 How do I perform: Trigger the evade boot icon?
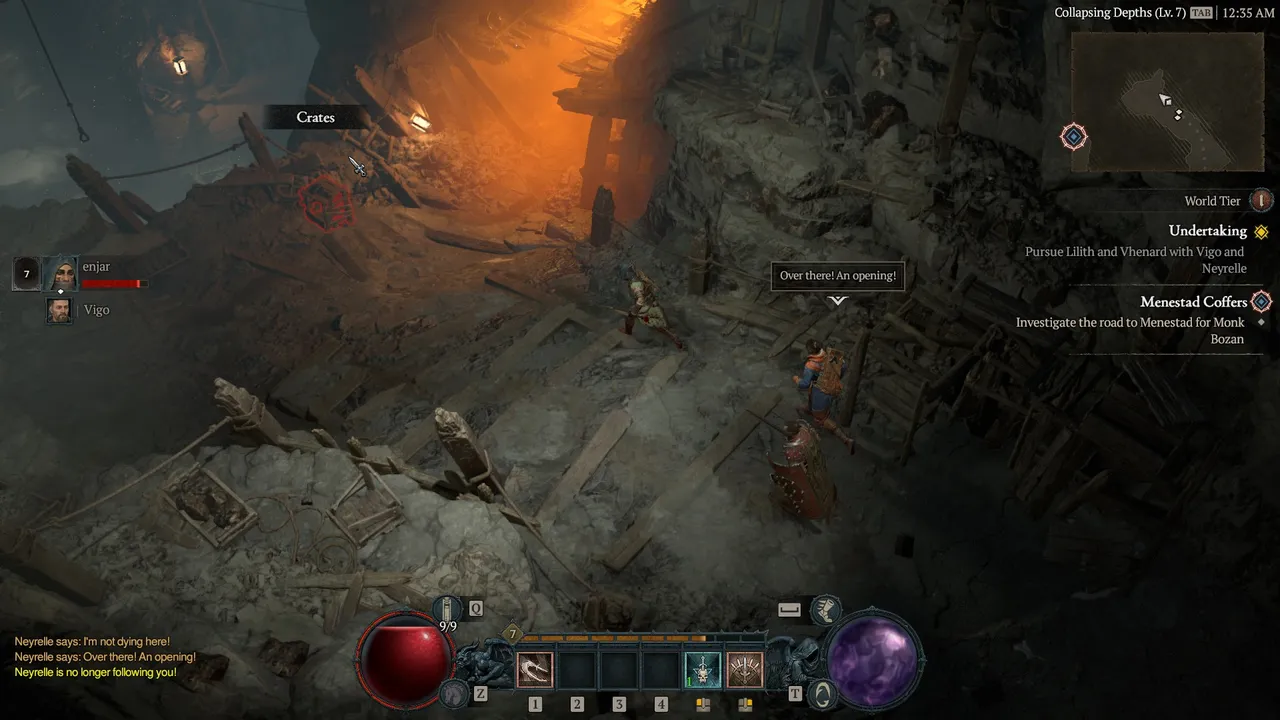(825, 608)
